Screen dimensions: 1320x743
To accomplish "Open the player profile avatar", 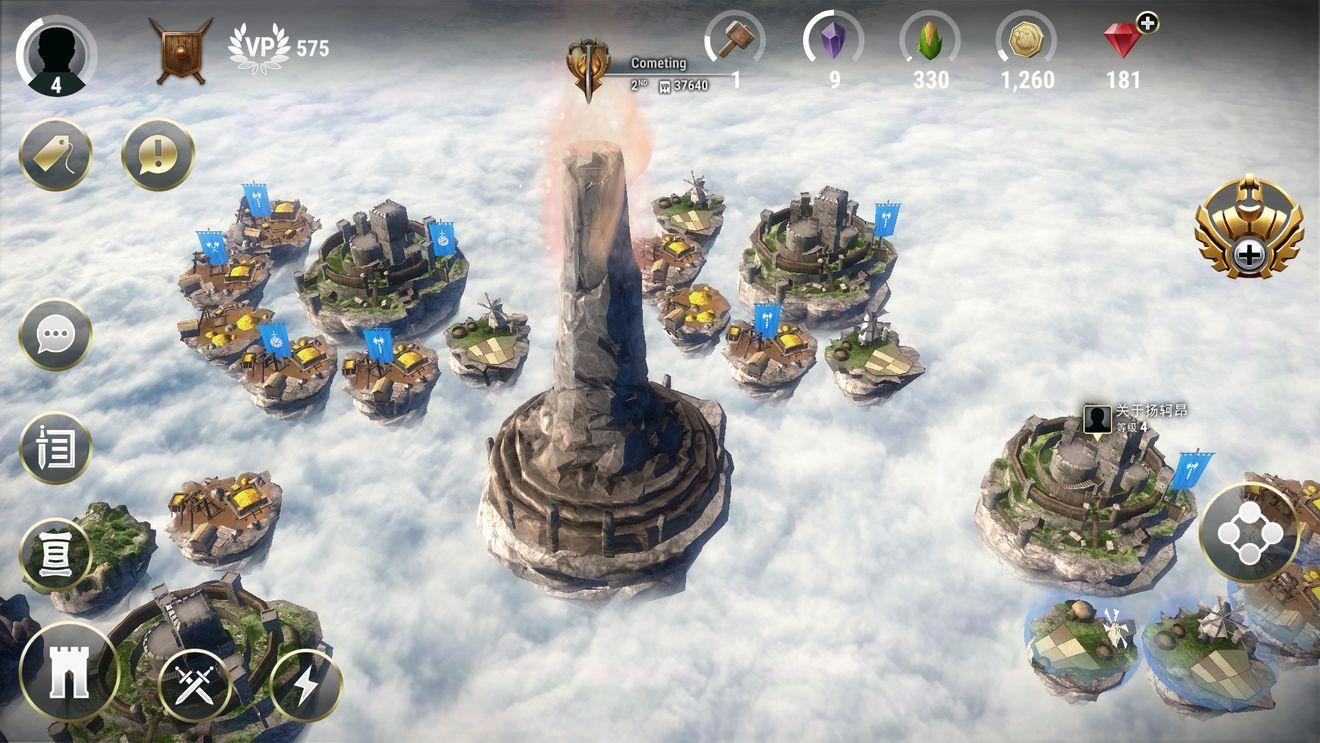I will [56, 56].
